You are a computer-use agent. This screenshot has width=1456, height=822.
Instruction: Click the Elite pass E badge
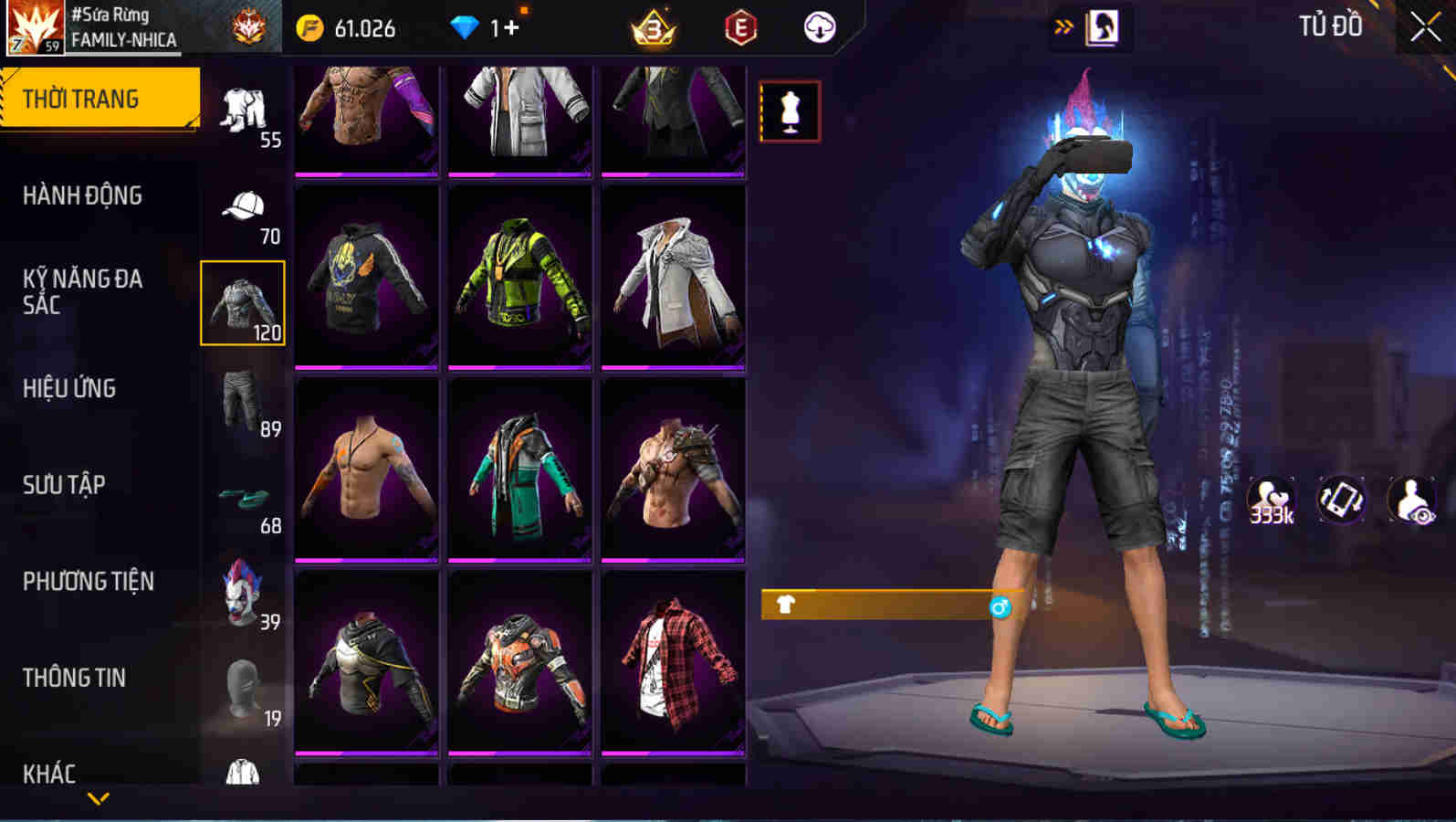click(738, 26)
